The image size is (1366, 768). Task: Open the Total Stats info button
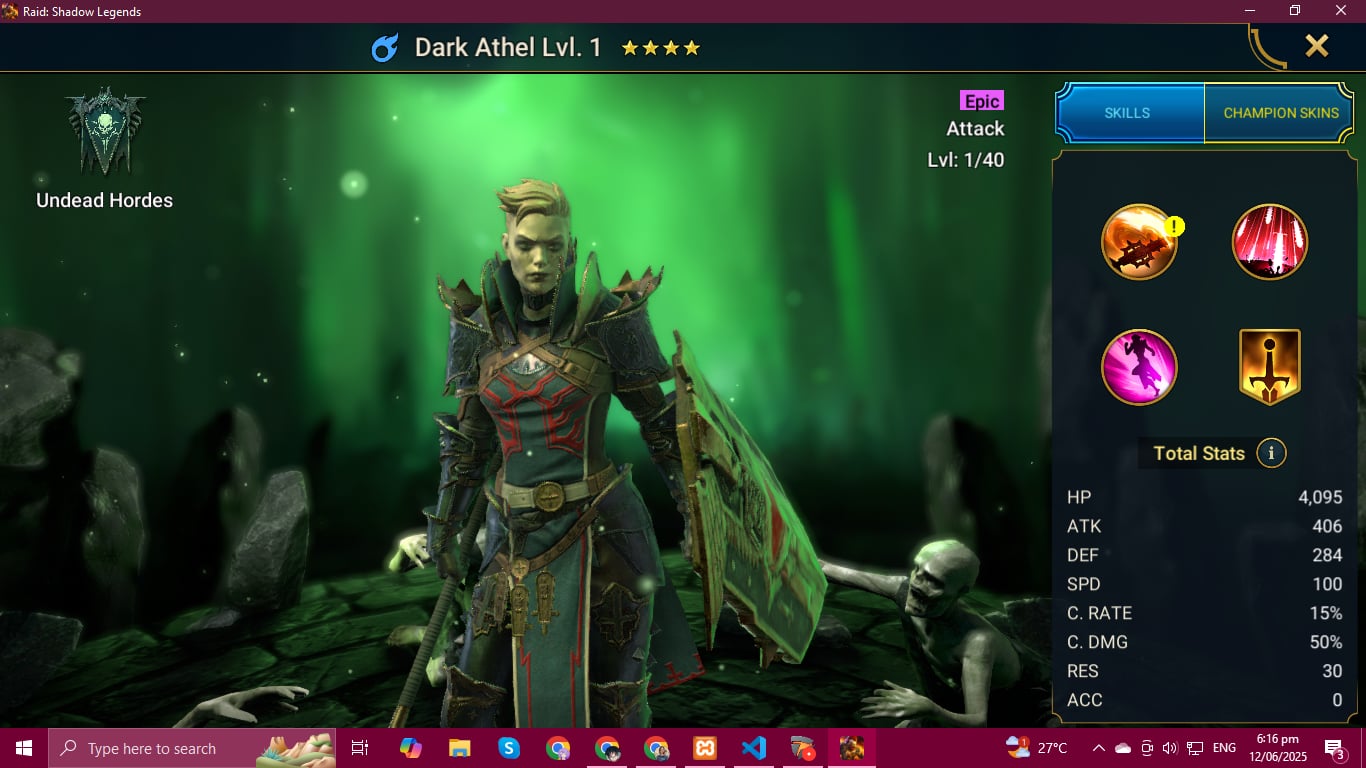(1271, 453)
